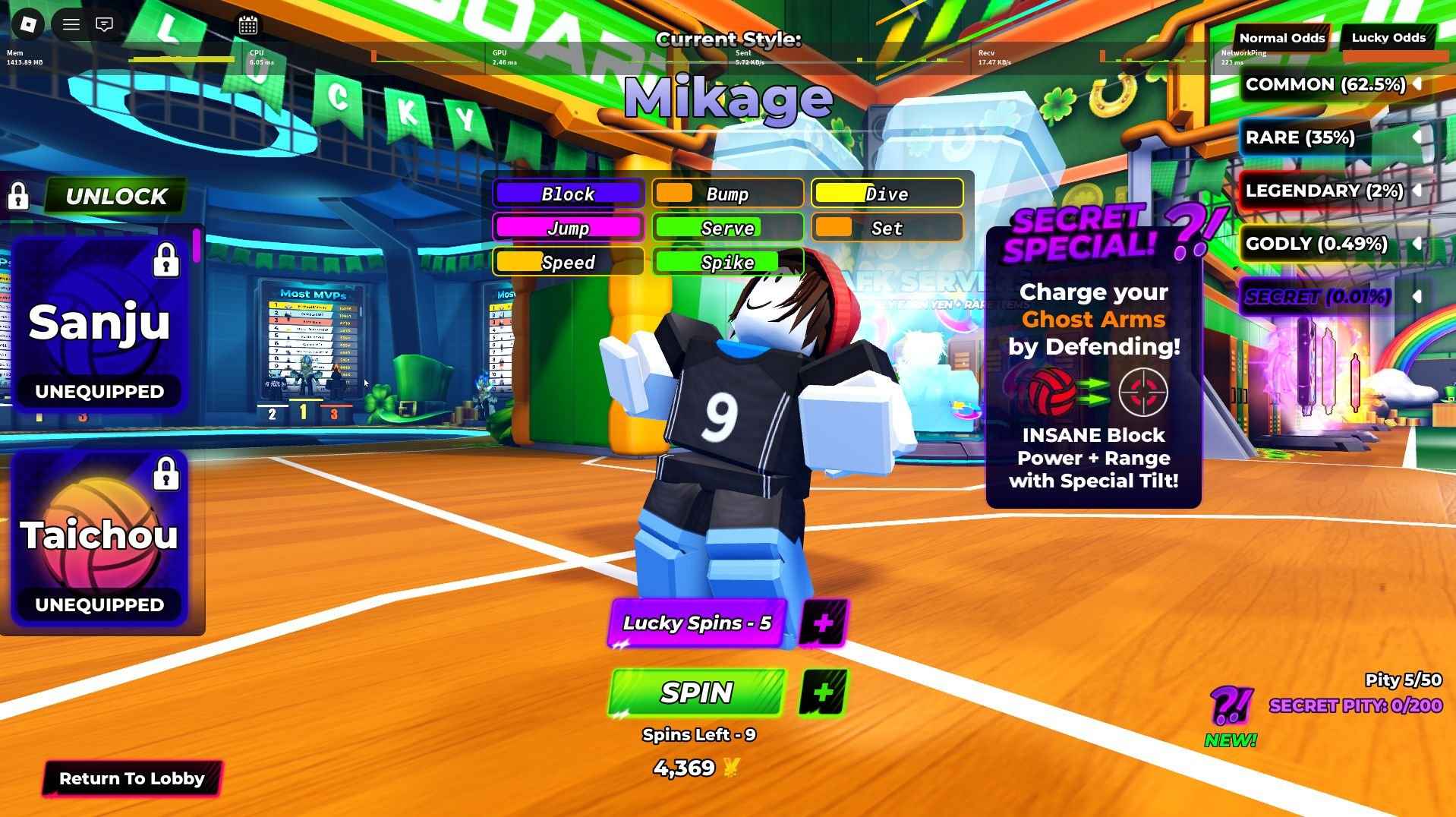Open the calendar rewards icon
Screen dimensions: 1456x817
pyautogui.click(x=248, y=24)
